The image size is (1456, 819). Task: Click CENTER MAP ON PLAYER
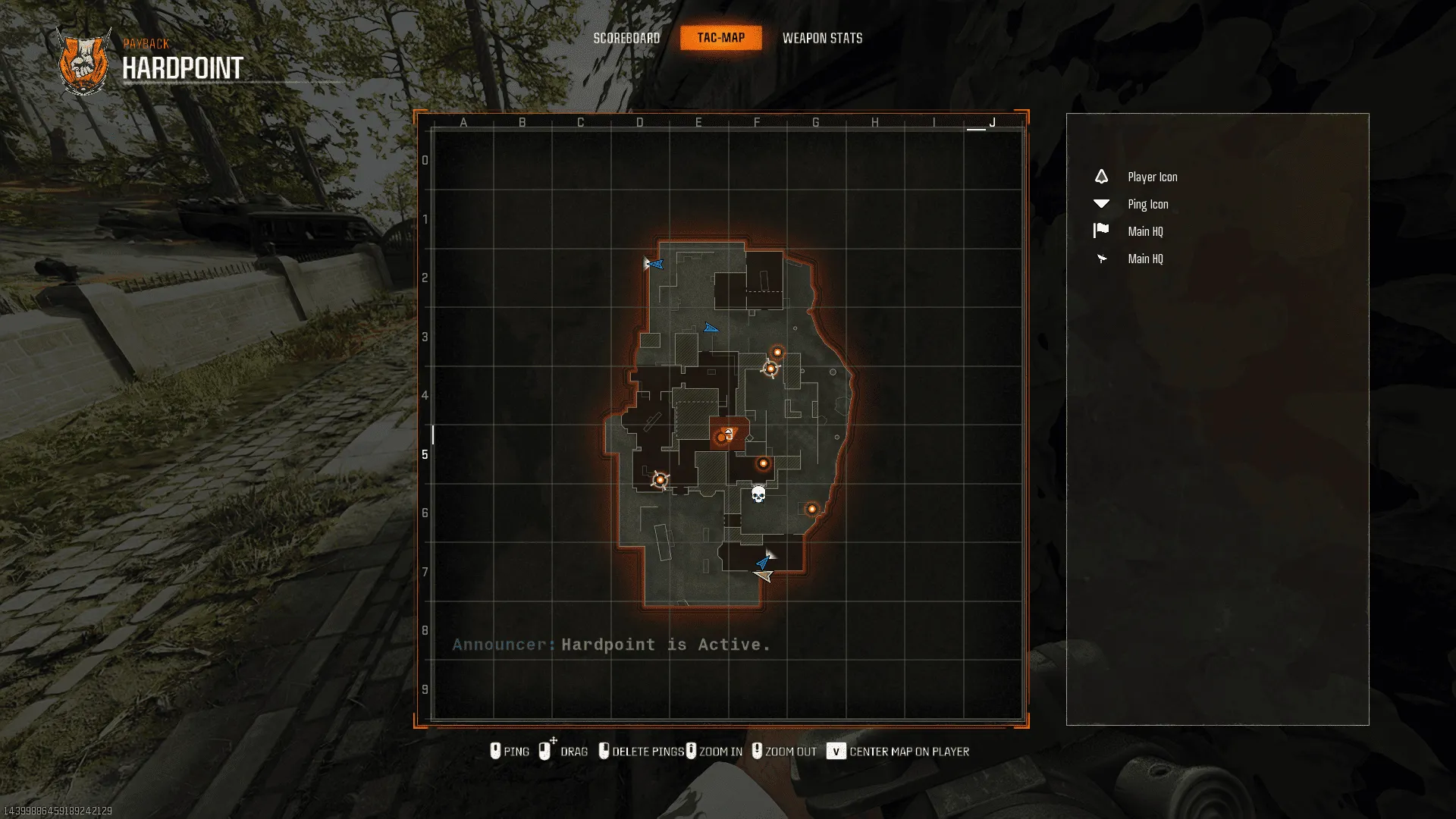(908, 752)
